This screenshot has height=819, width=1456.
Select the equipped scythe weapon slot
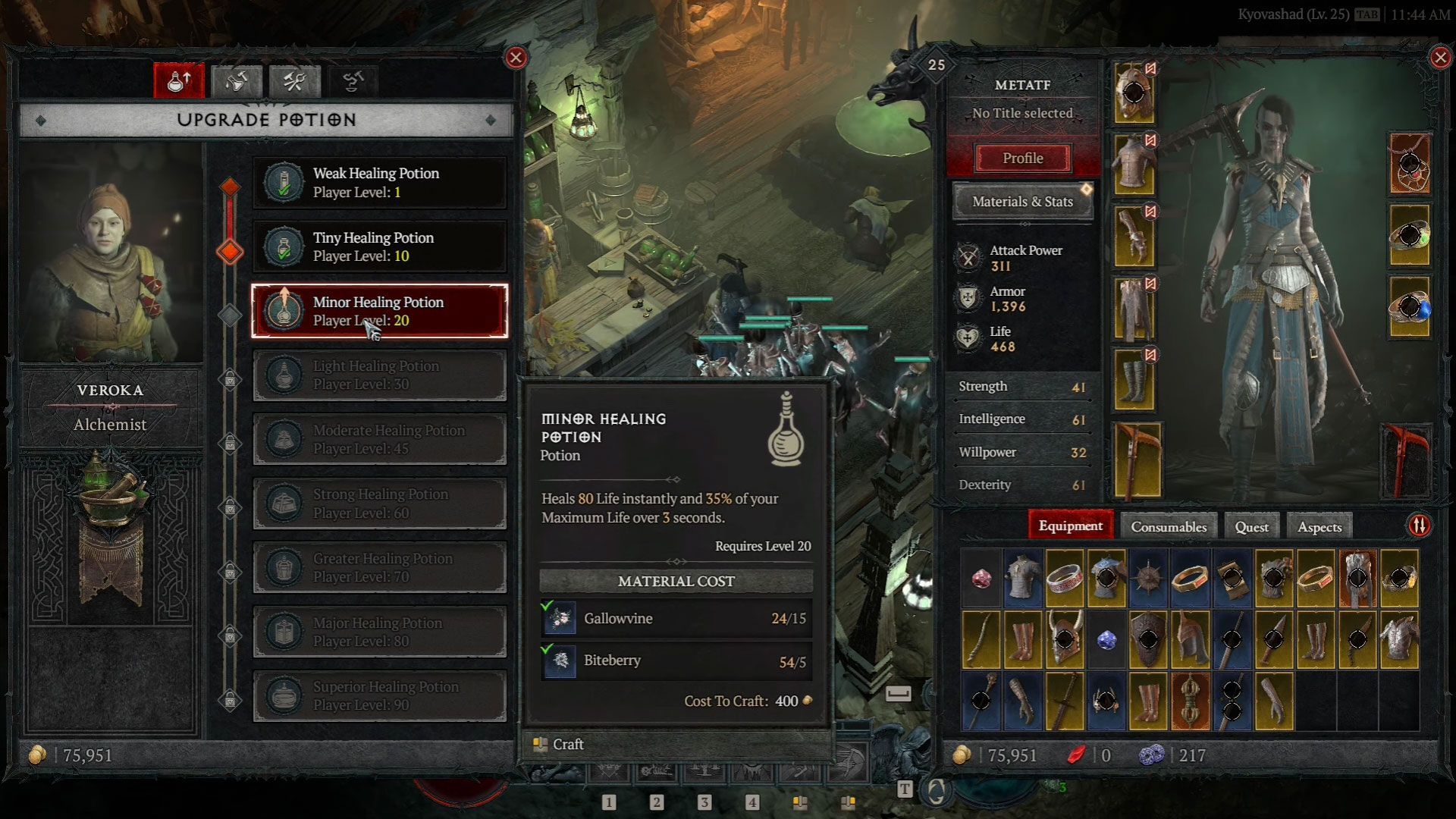(x=1137, y=461)
